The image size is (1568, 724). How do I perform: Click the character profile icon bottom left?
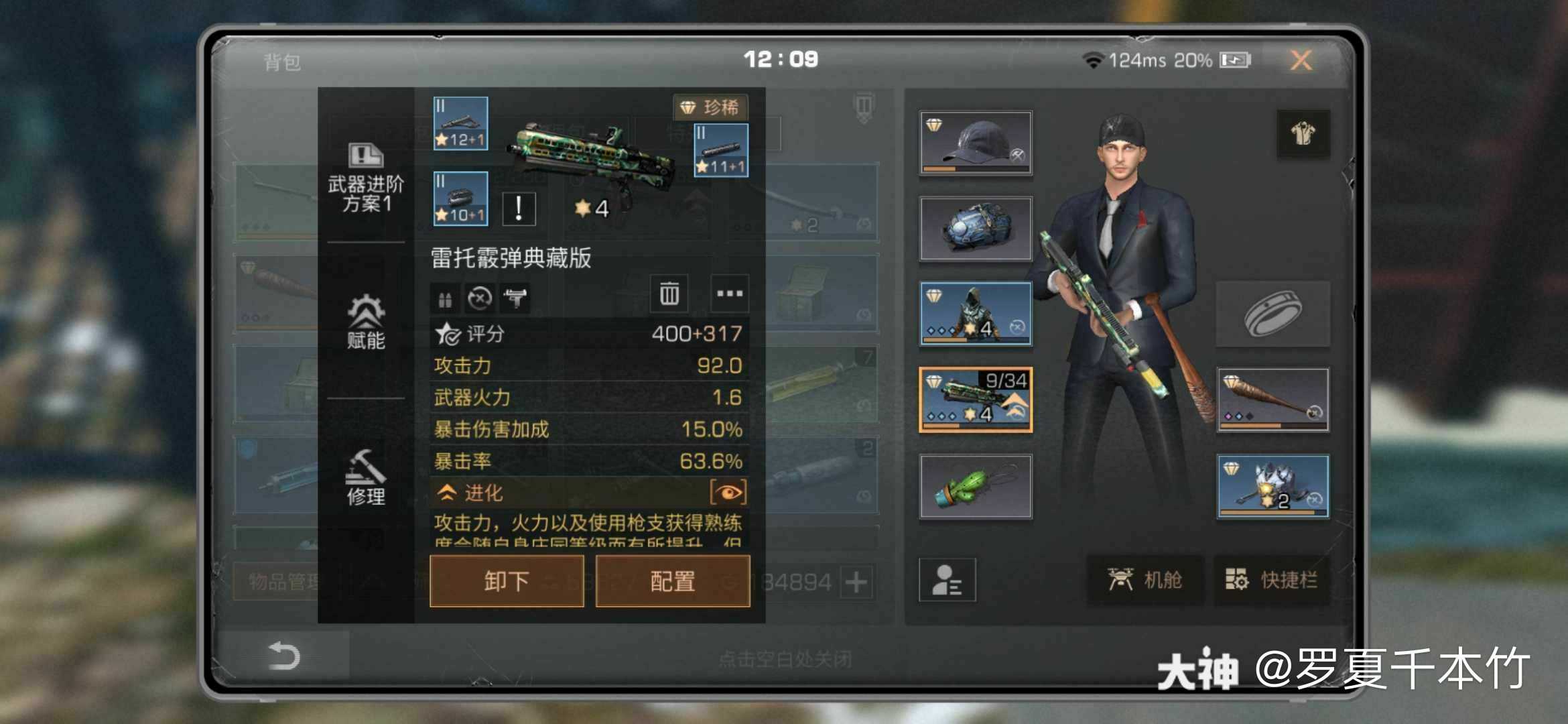click(948, 581)
